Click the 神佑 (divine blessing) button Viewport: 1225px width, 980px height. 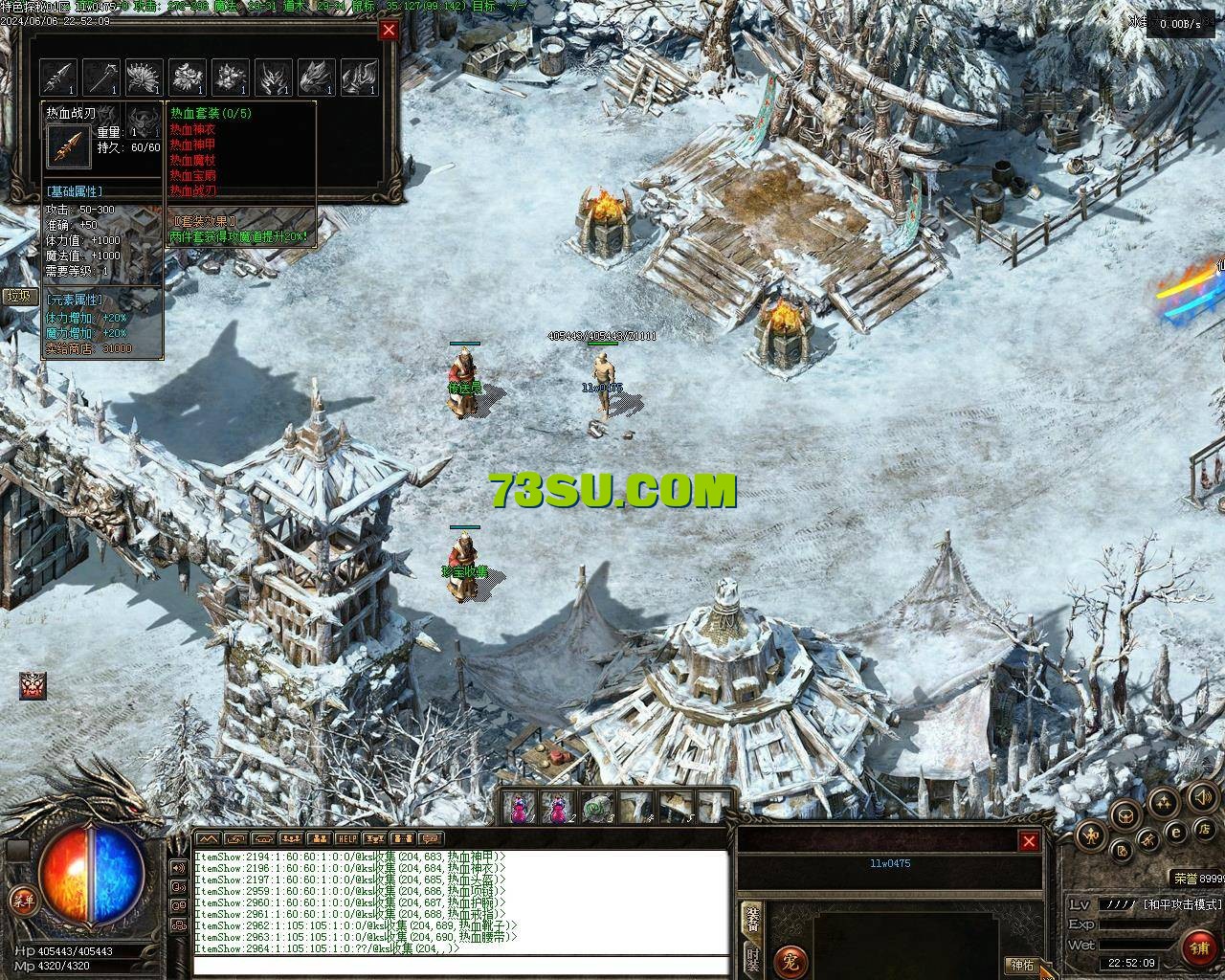click(1022, 965)
